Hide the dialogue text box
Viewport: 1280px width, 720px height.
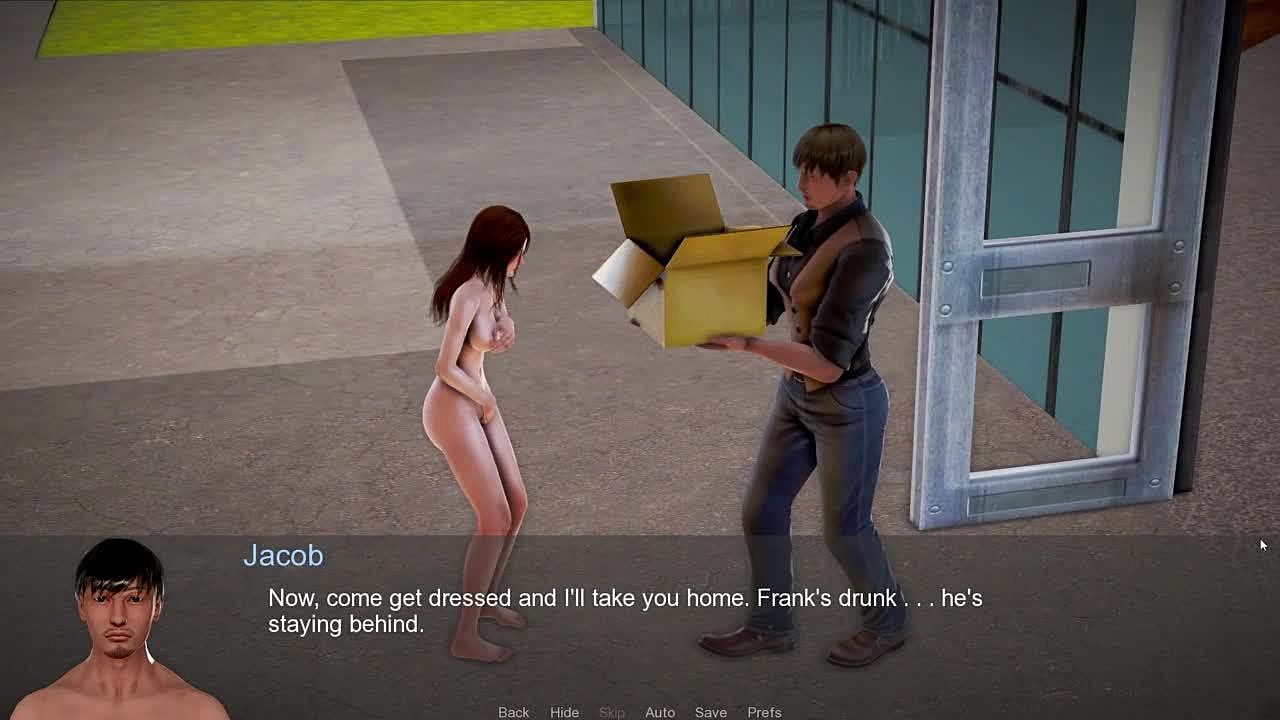(x=564, y=712)
